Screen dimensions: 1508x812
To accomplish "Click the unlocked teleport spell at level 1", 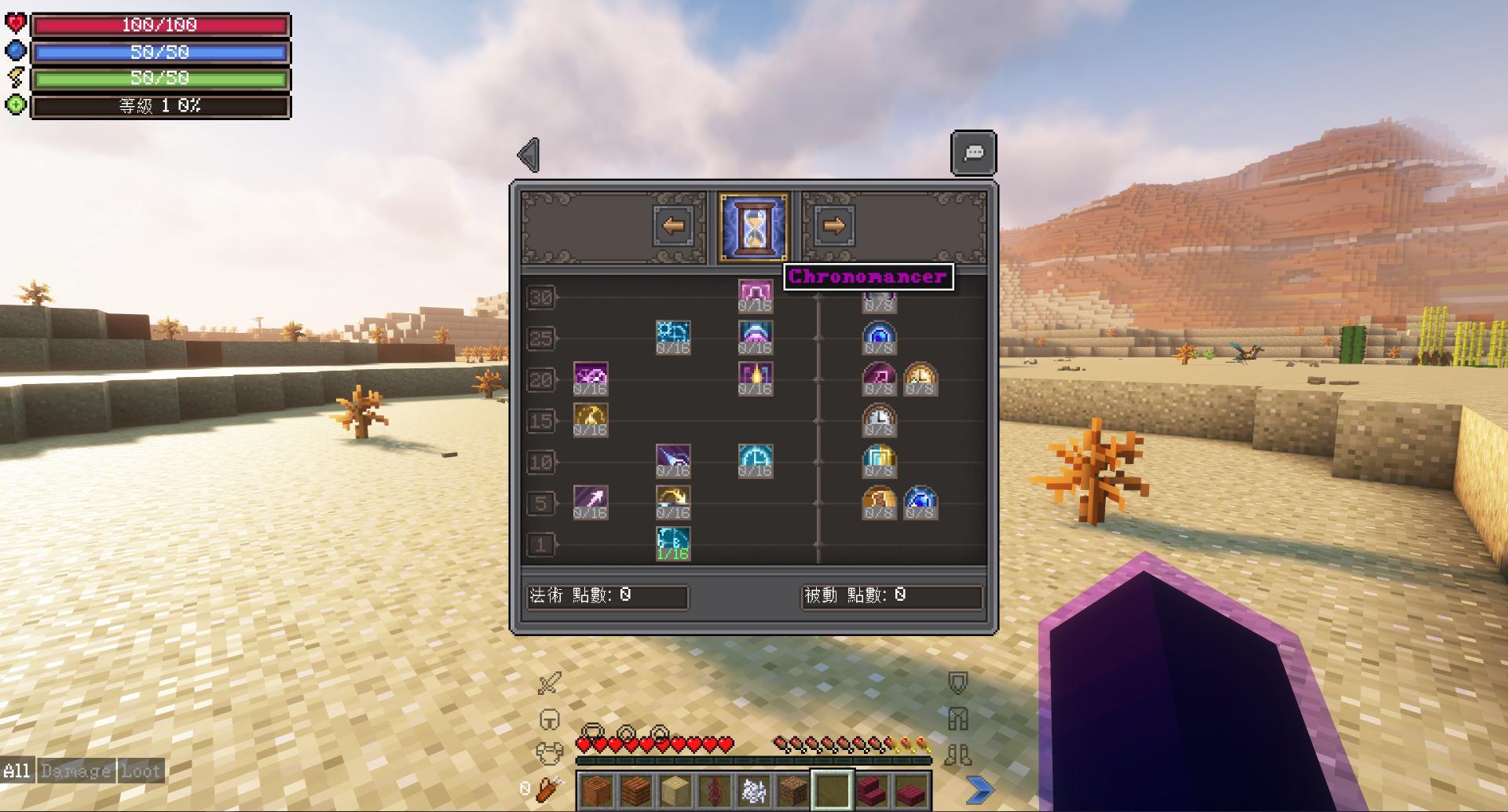I will (x=673, y=541).
